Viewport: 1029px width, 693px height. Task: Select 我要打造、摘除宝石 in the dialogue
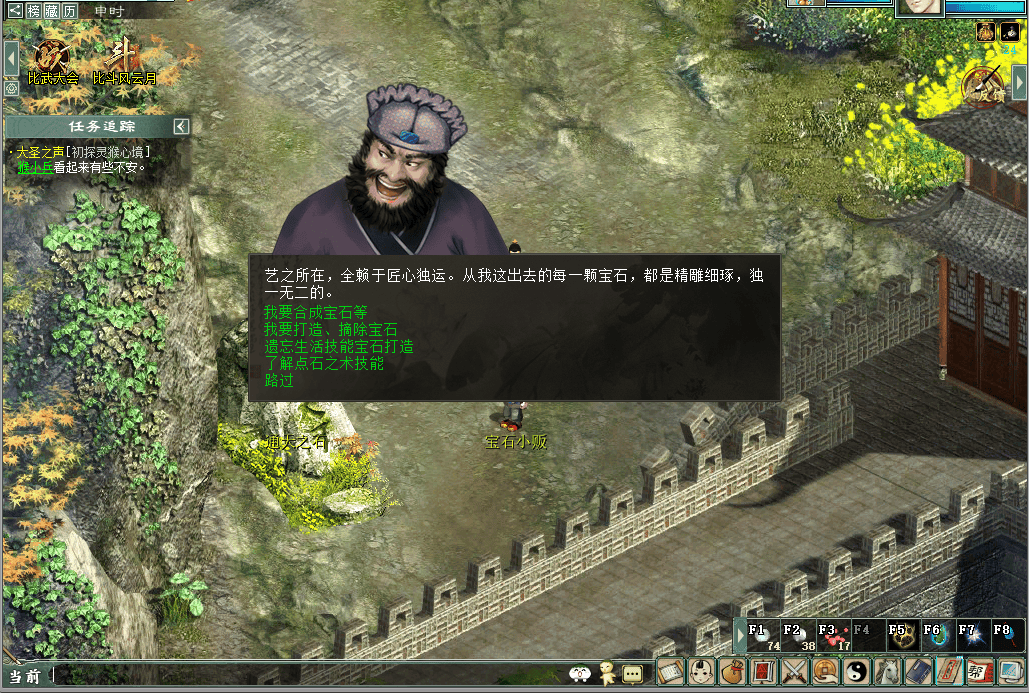[x=330, y=329]
